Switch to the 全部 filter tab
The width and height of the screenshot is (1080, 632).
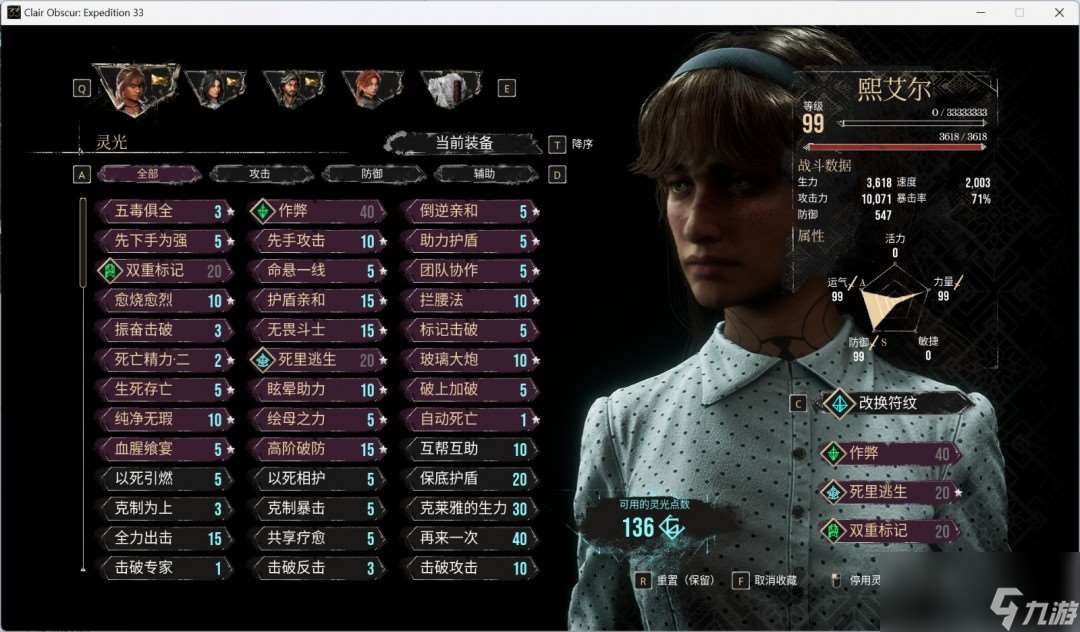[148, 174]
